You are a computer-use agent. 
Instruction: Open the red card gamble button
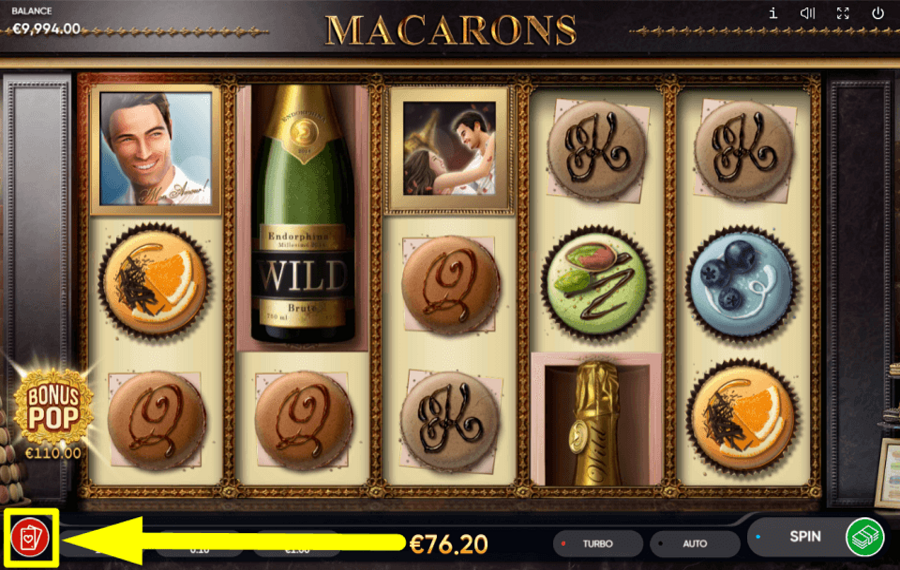click(30, 539)
